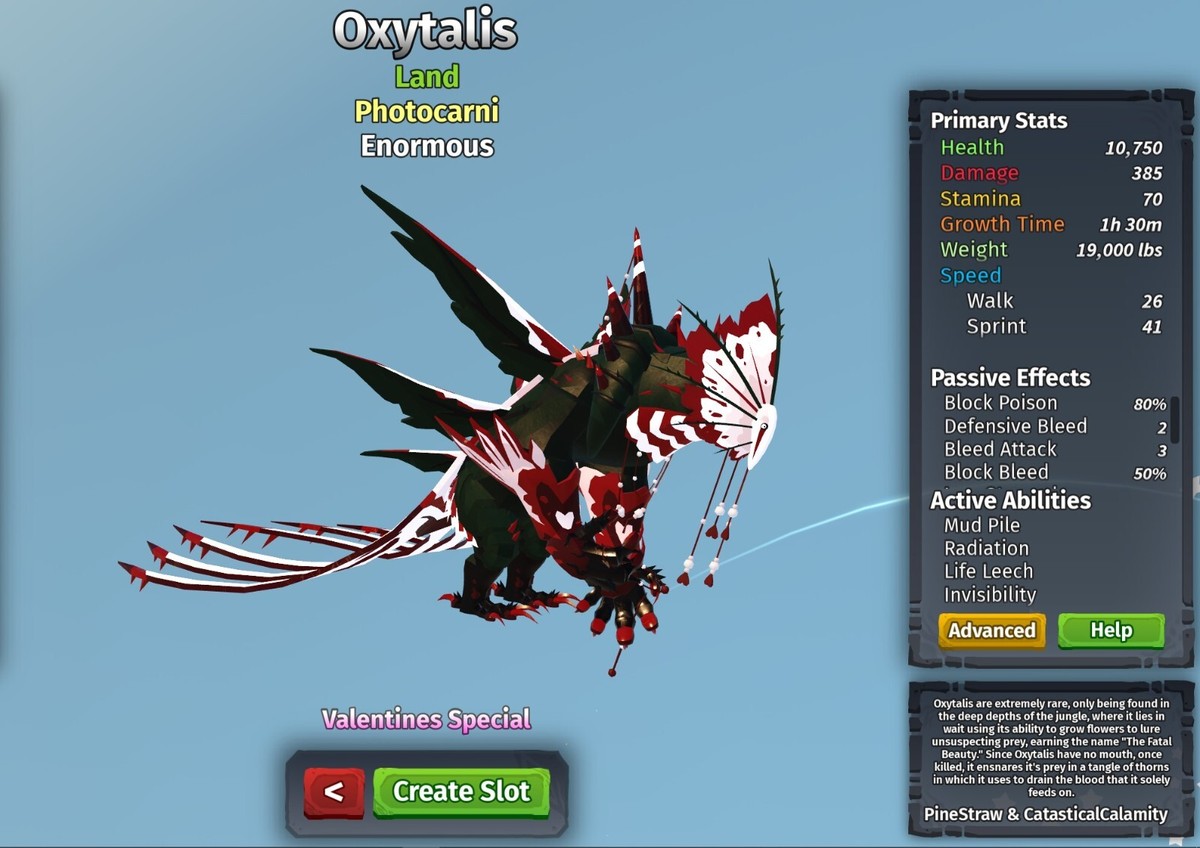Screen dimensions: 1200x848
Task: Open the Advanced stats view
Action: [991, 630]
